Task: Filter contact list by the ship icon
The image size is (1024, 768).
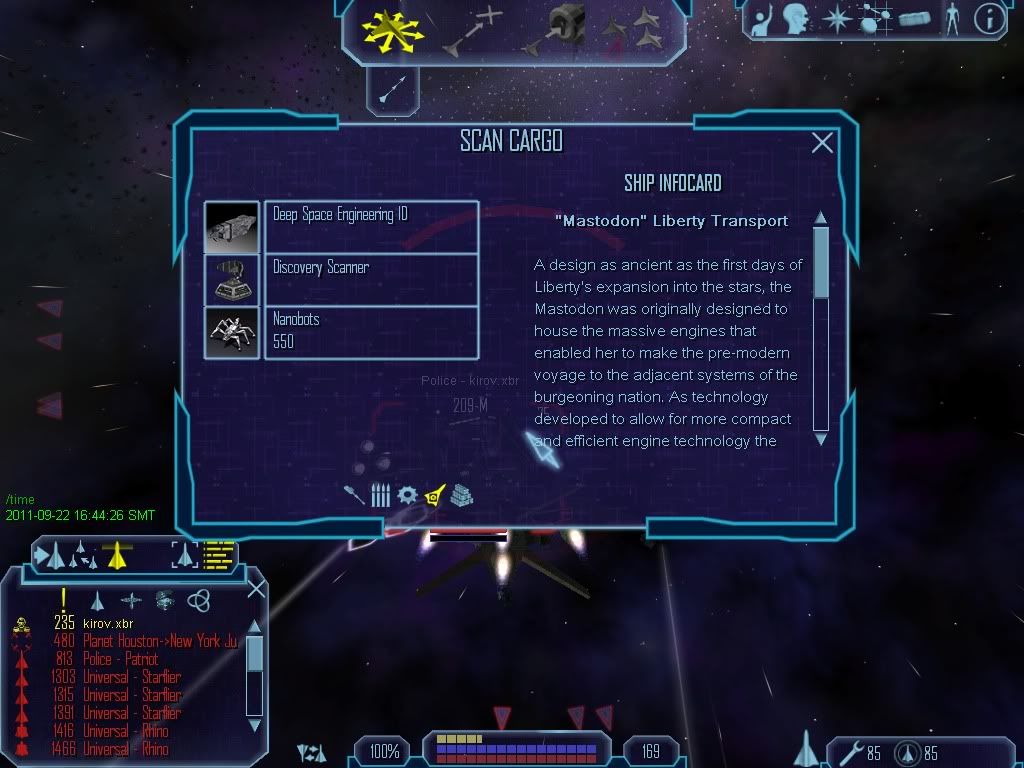Action: (97, 600)
